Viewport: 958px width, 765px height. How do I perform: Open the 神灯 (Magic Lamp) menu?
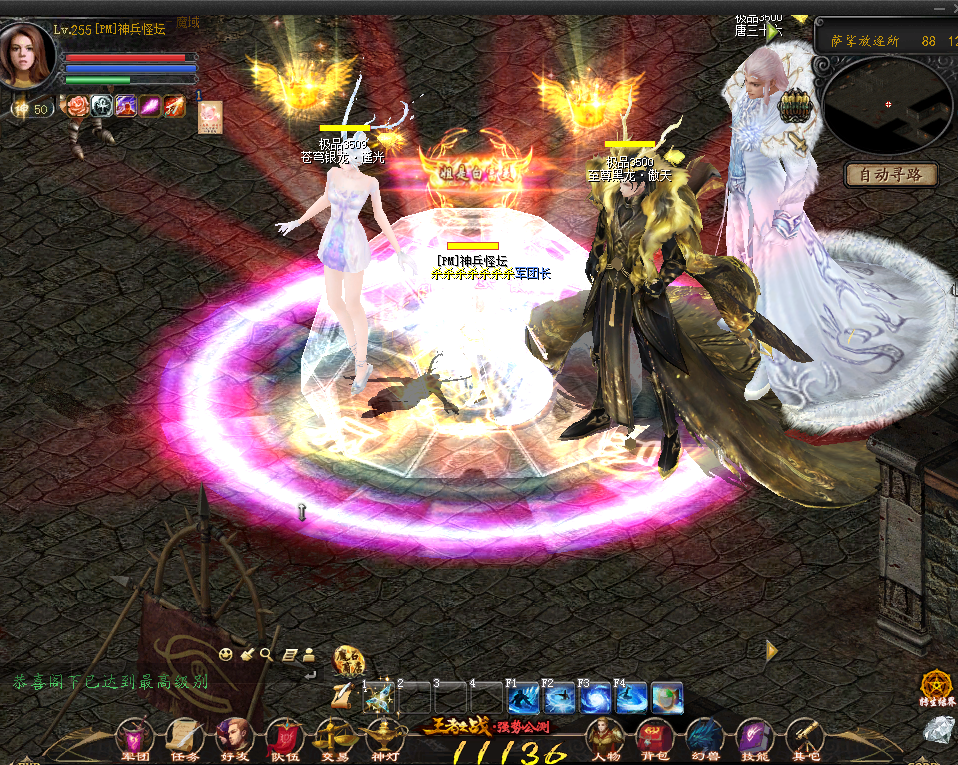(x=383, y=737)
